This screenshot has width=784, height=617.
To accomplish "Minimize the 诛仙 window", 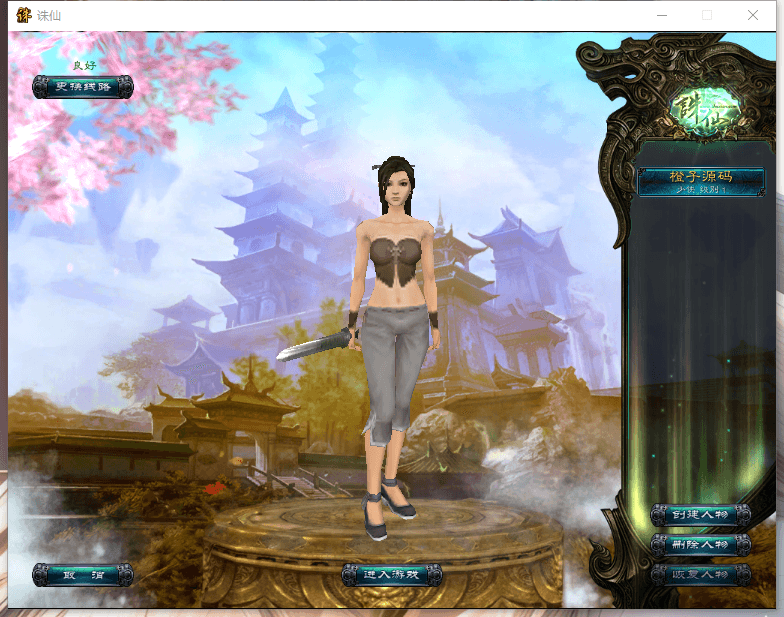I will [x=661, y=15].
